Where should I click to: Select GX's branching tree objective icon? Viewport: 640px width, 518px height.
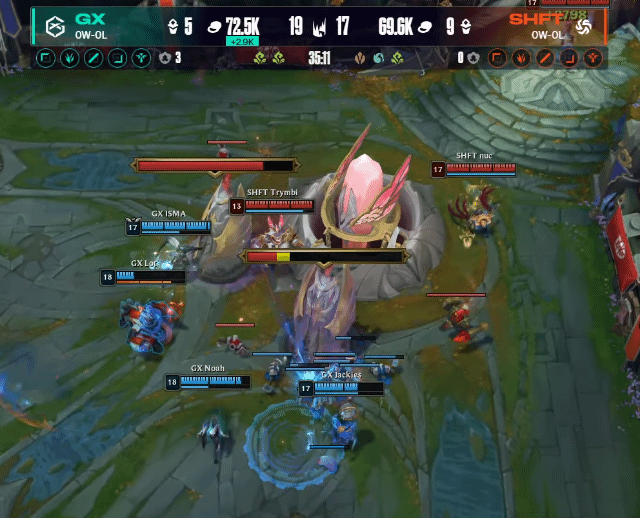142,58
